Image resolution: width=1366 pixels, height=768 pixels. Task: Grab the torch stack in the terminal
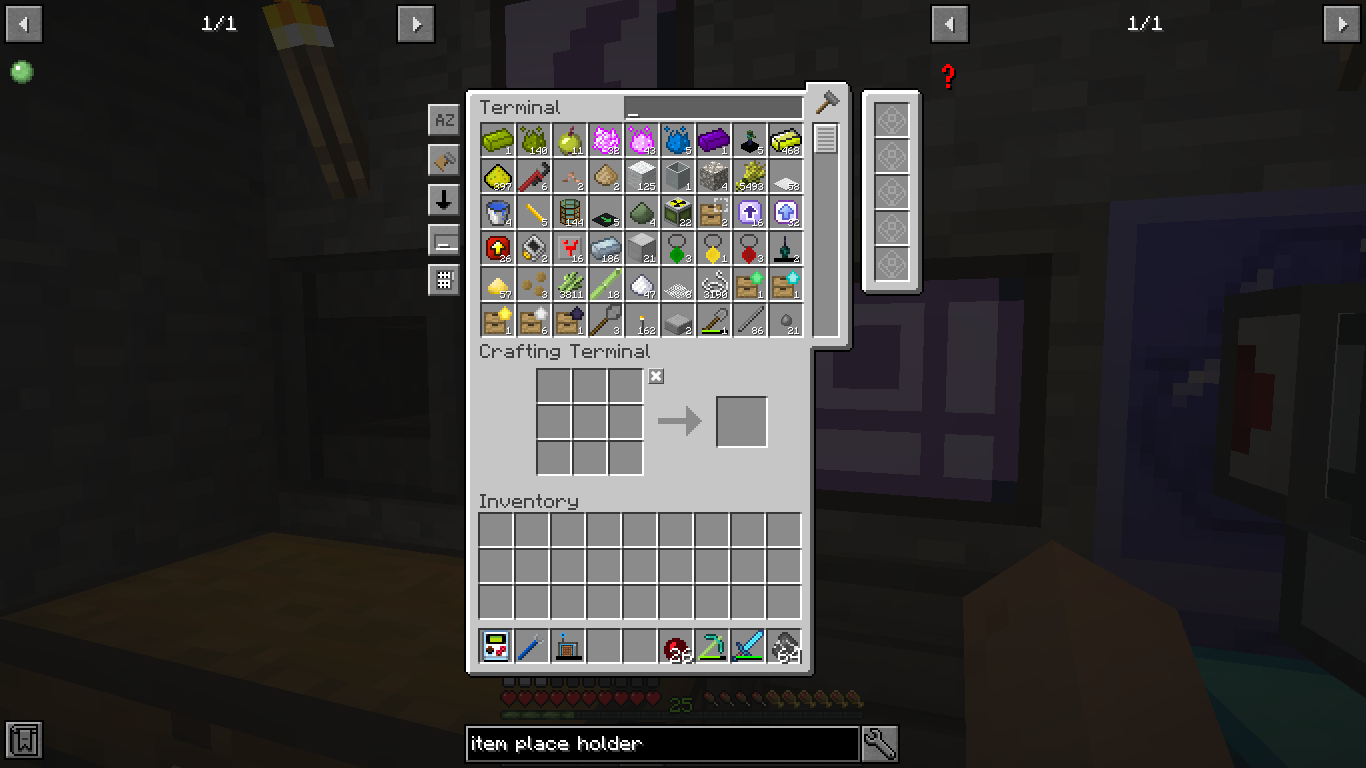tap(642, 321)
